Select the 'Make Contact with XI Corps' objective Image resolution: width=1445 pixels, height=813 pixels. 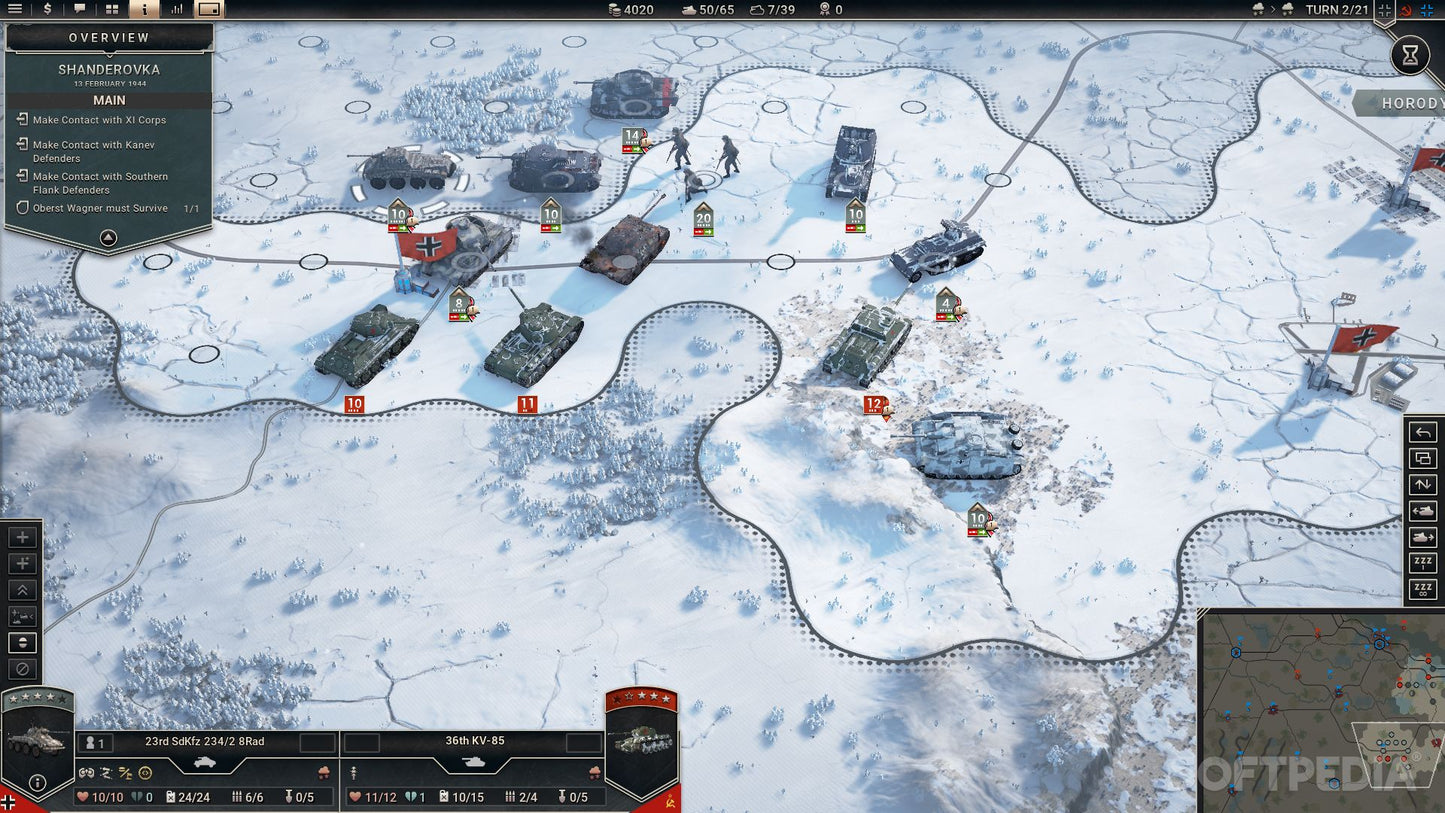[99, 120]
